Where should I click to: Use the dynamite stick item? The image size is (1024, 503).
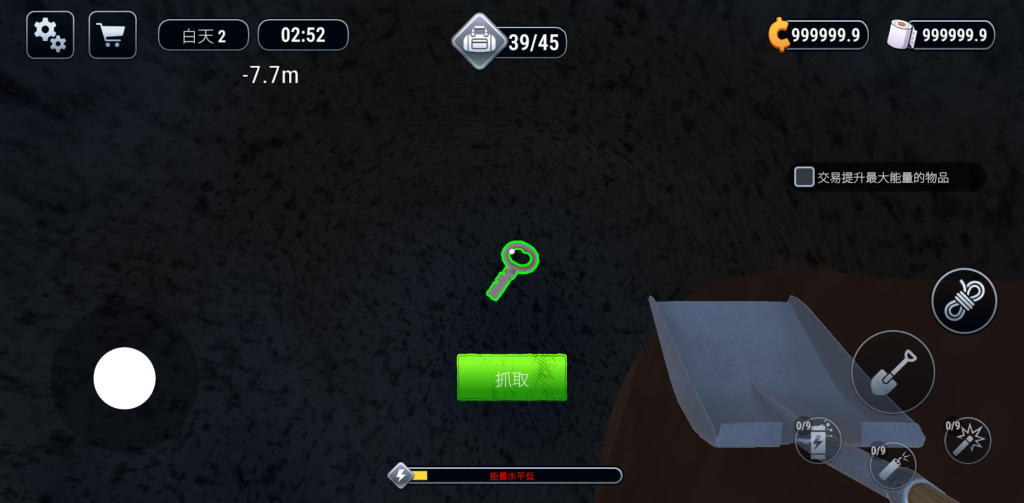tap(892, 463)
